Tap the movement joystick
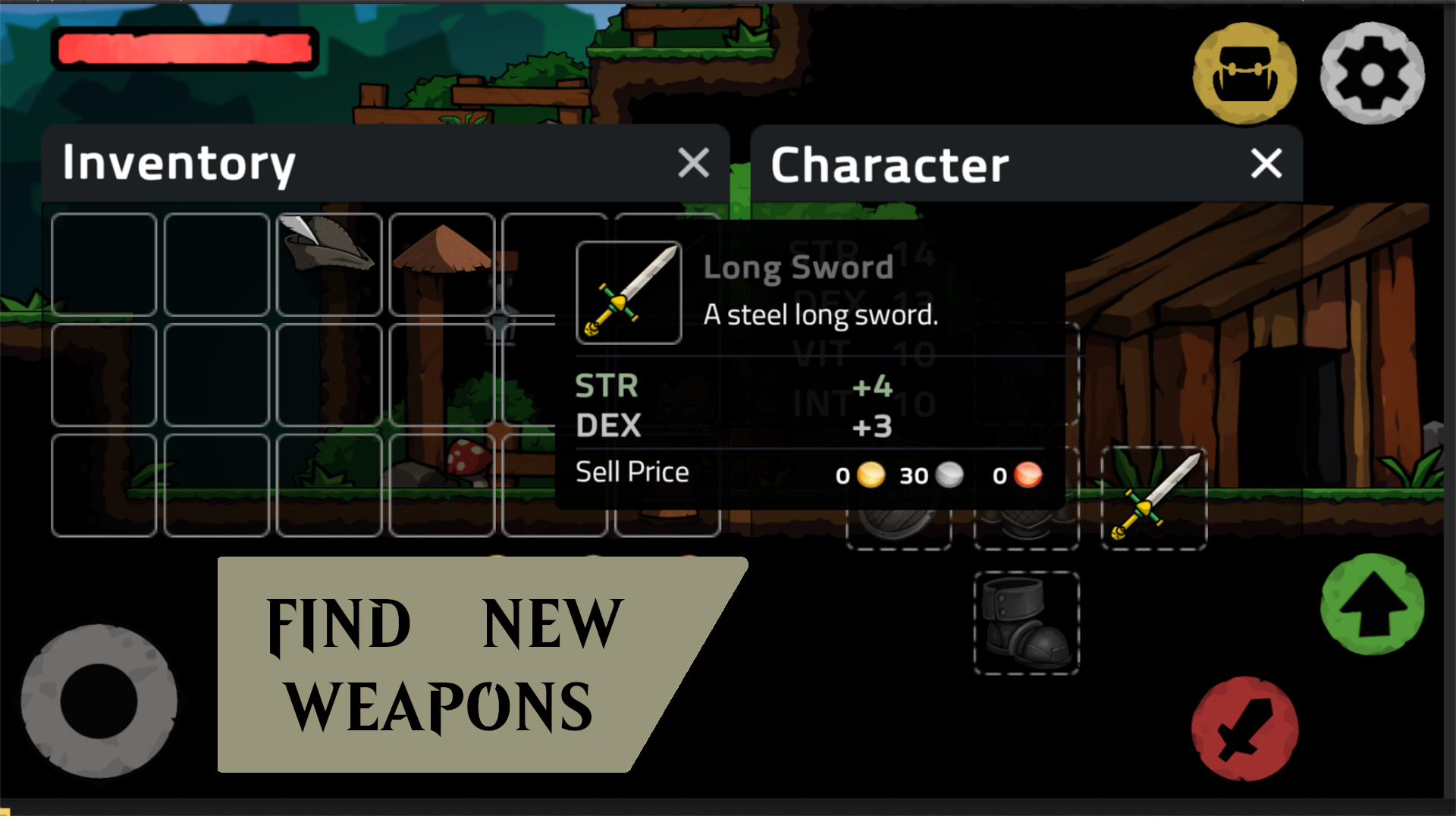Screen dimensions: 1456x819 click(101, 698)
